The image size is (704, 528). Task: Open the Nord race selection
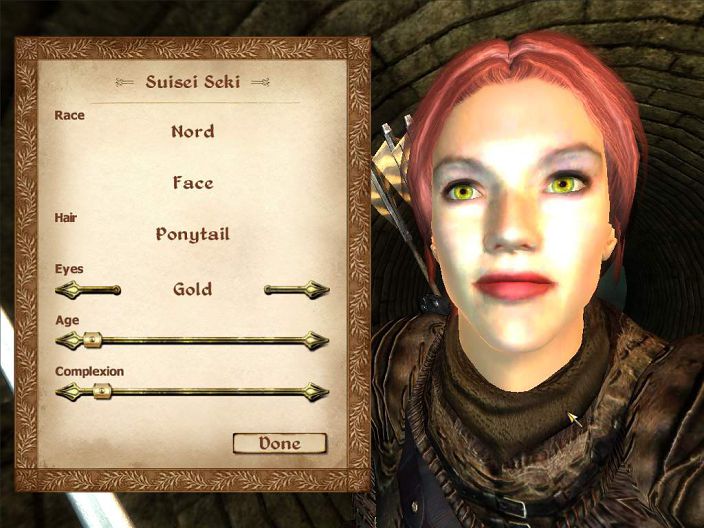pyautogui.click(x=192, y=131)
